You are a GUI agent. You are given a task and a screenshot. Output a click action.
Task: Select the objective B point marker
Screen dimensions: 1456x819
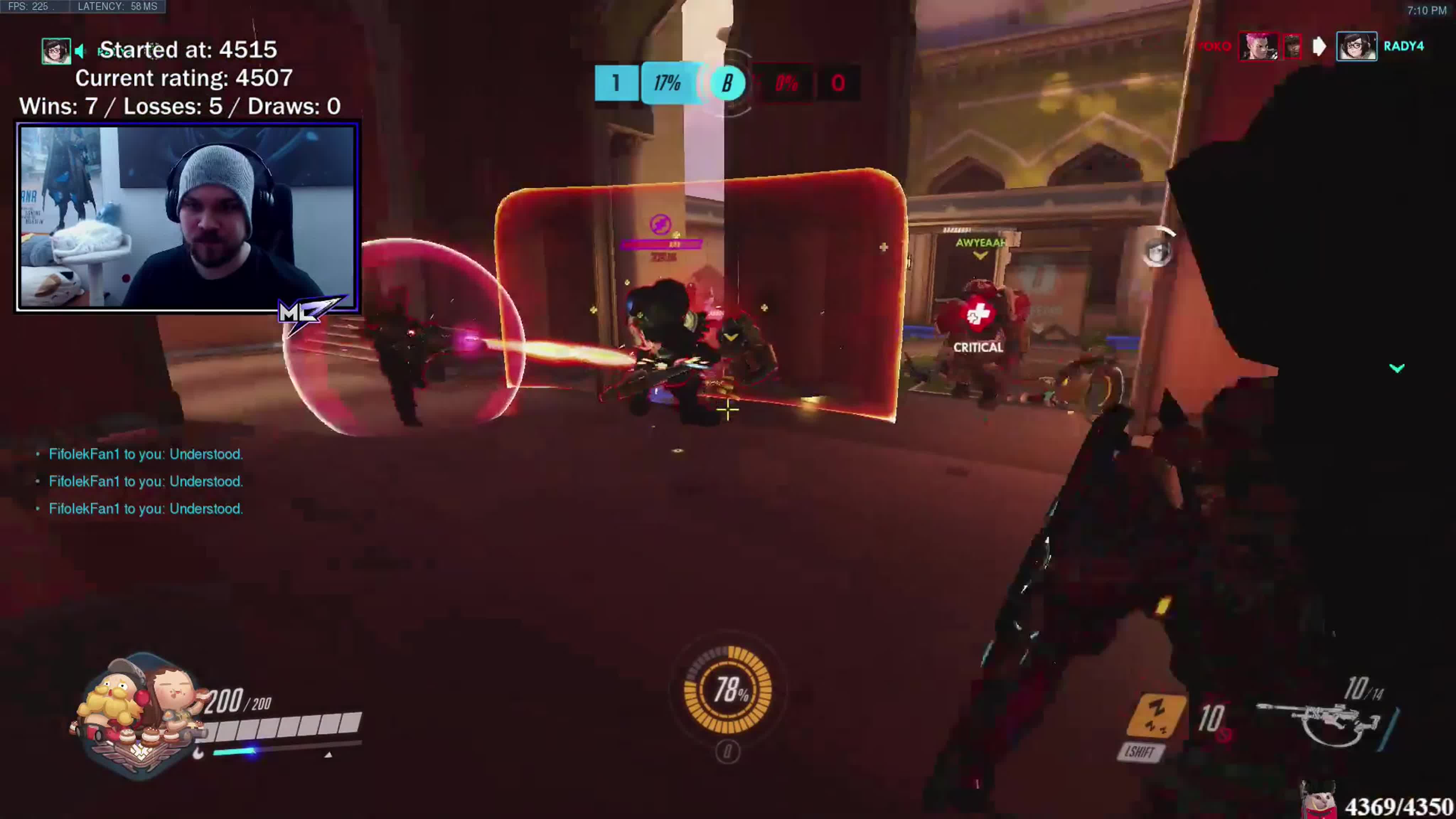click(x=727, y=84)
